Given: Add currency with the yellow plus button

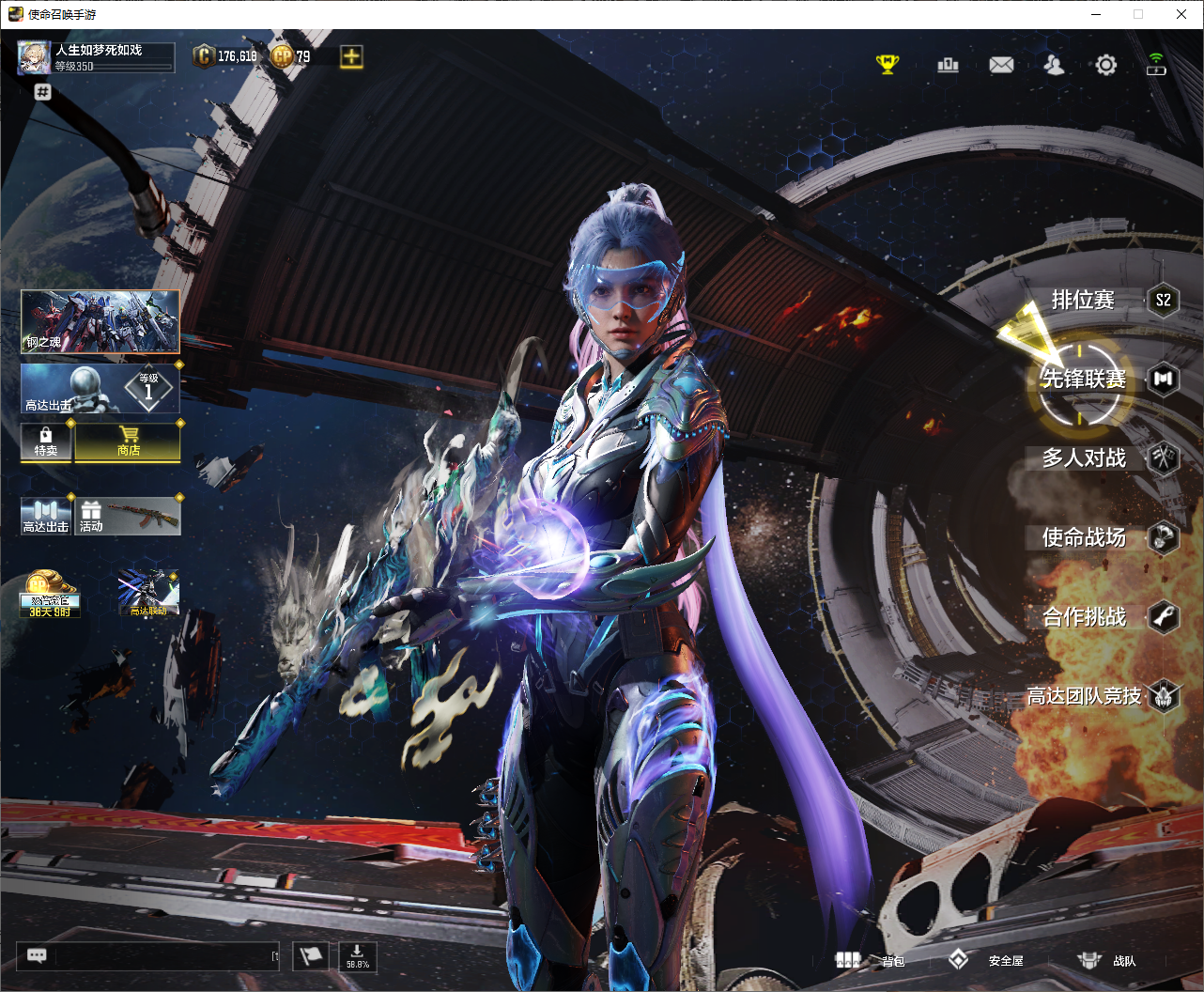Looking at the screenshot, I should click(x=351, y=56).
